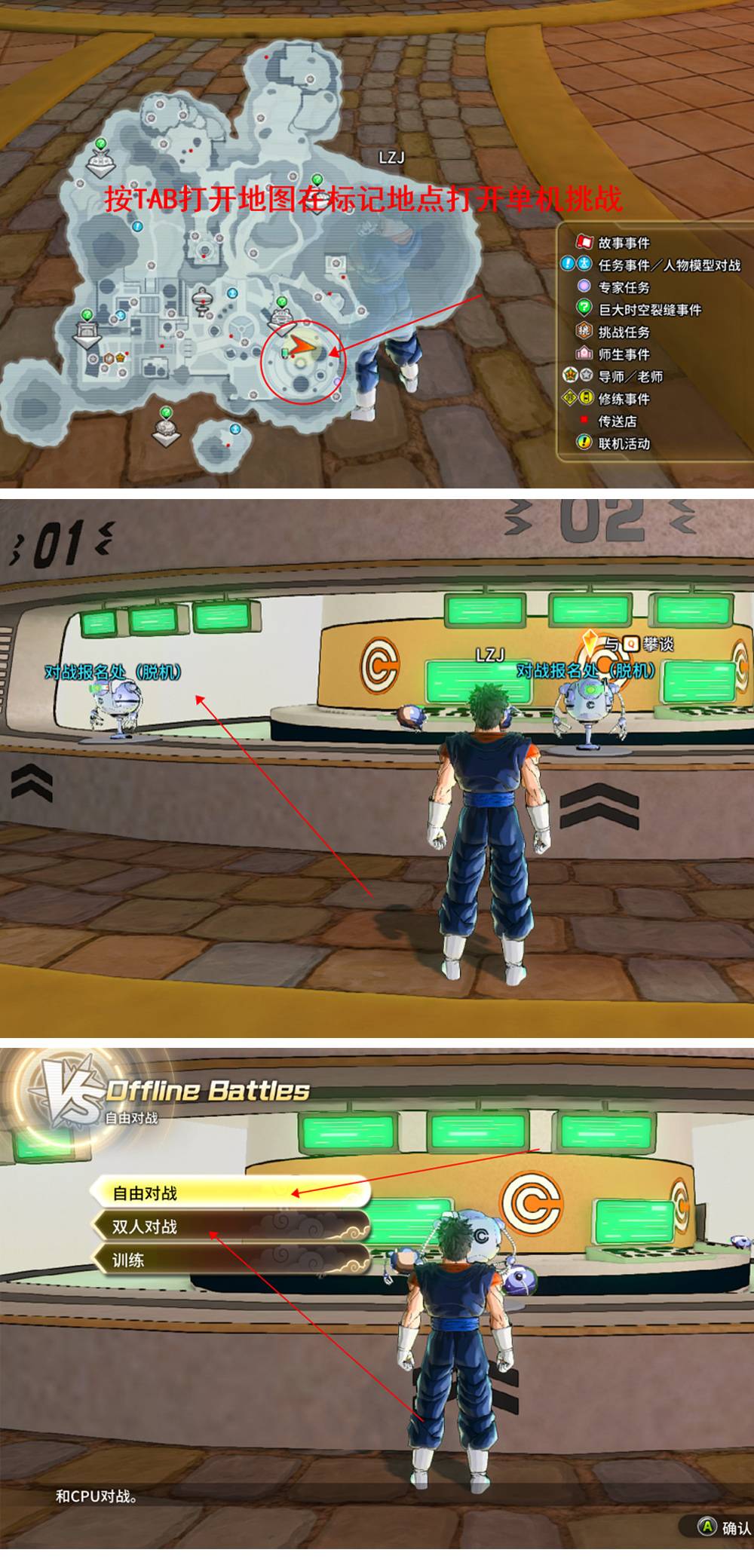Select the 任务事件／人物模型对战 legend entry

pos(669,265)
